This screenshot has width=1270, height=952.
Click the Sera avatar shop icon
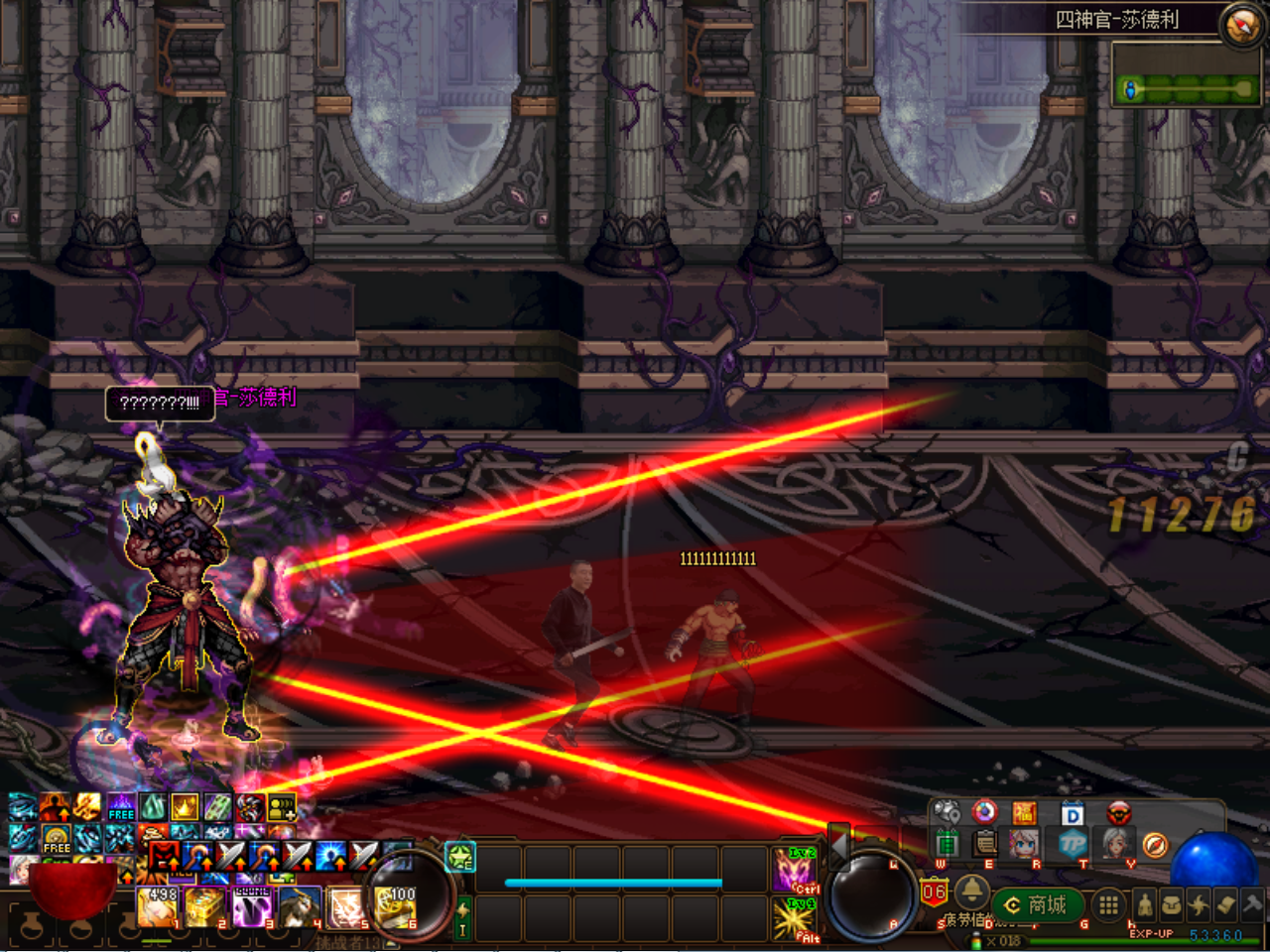pyautogui.click(x=1023, y=845)
